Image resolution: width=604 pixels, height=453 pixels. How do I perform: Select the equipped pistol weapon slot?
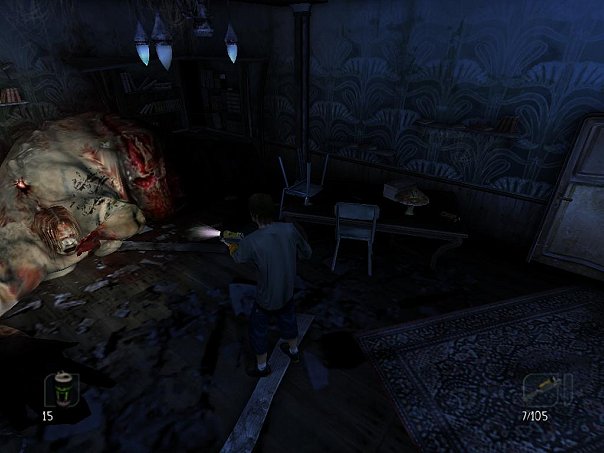(547, 388)
